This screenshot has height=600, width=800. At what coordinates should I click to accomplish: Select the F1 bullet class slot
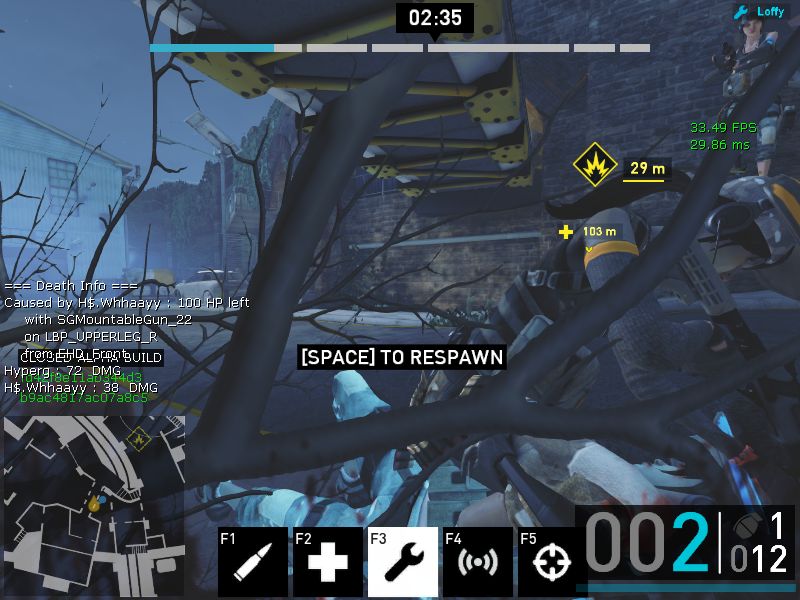click(253, 562)
